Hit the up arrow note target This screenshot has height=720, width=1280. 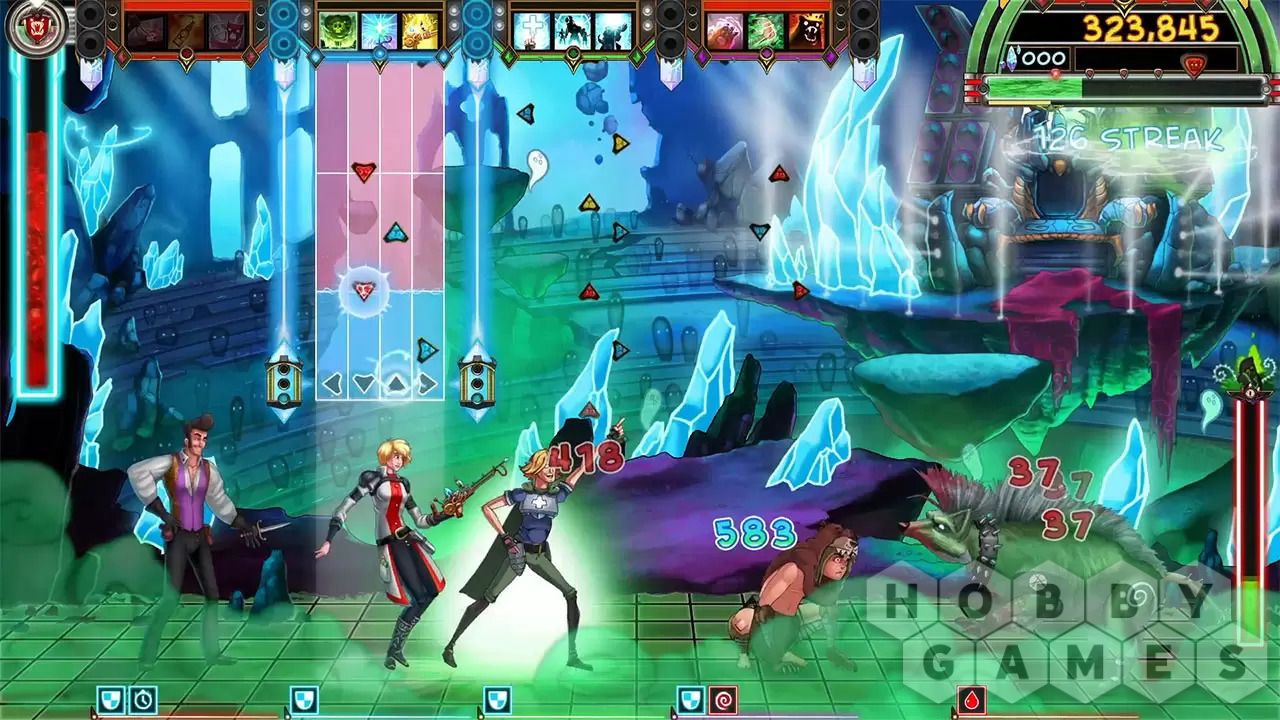pos(396,383)
